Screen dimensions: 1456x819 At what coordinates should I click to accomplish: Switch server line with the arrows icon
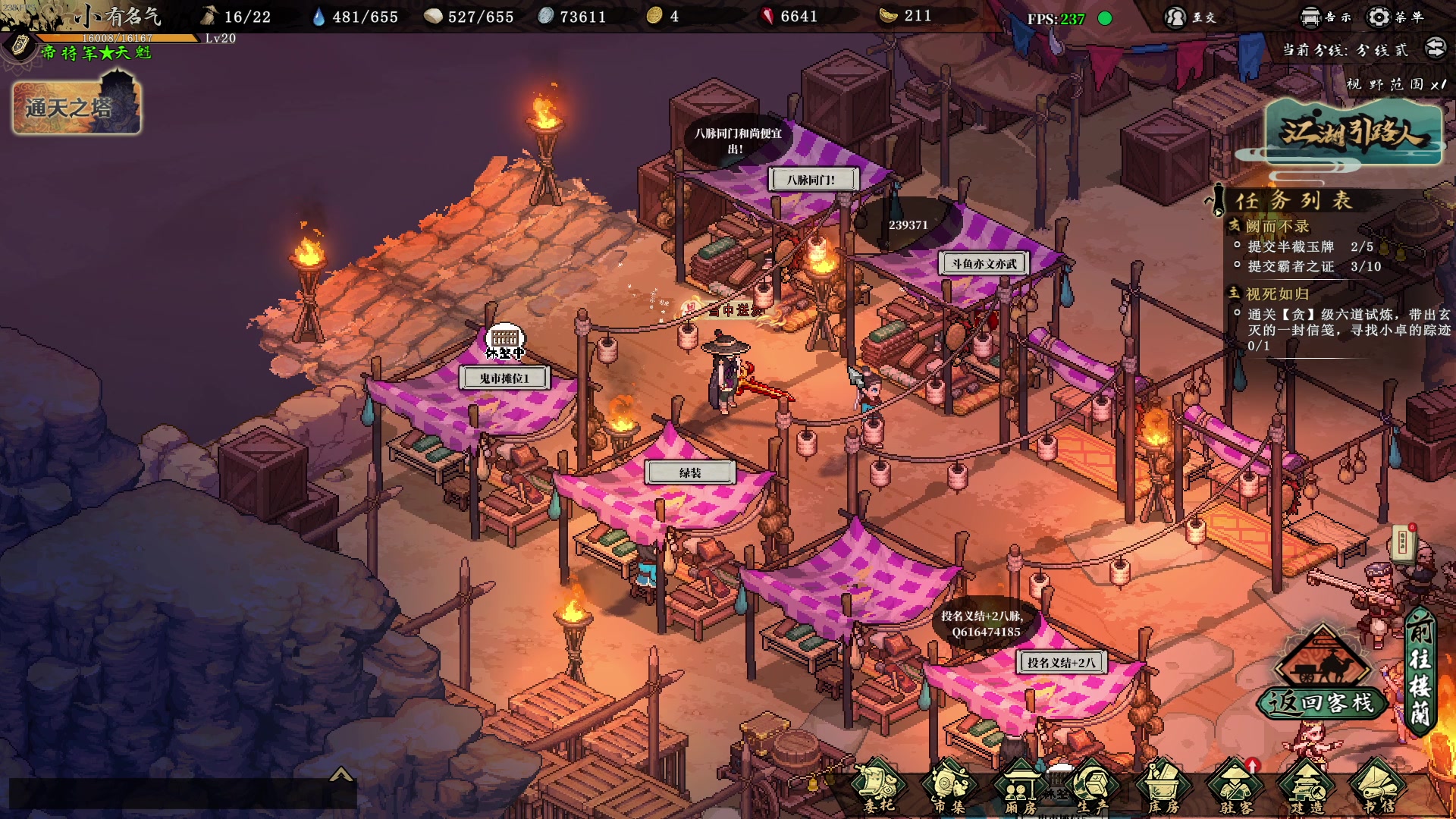tap(1436, 49)
